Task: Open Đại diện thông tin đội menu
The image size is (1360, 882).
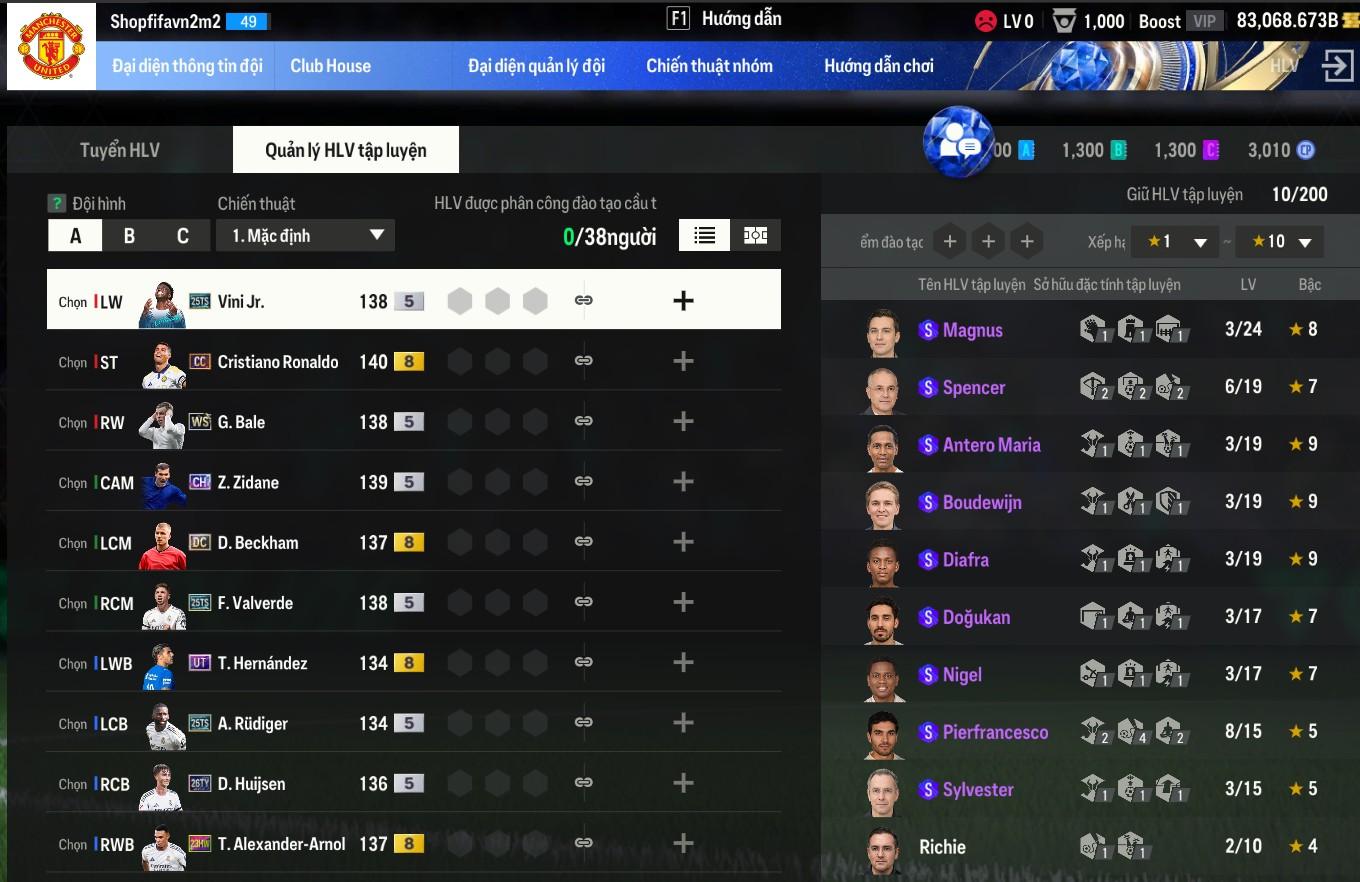Action: [x=187, y=66]
